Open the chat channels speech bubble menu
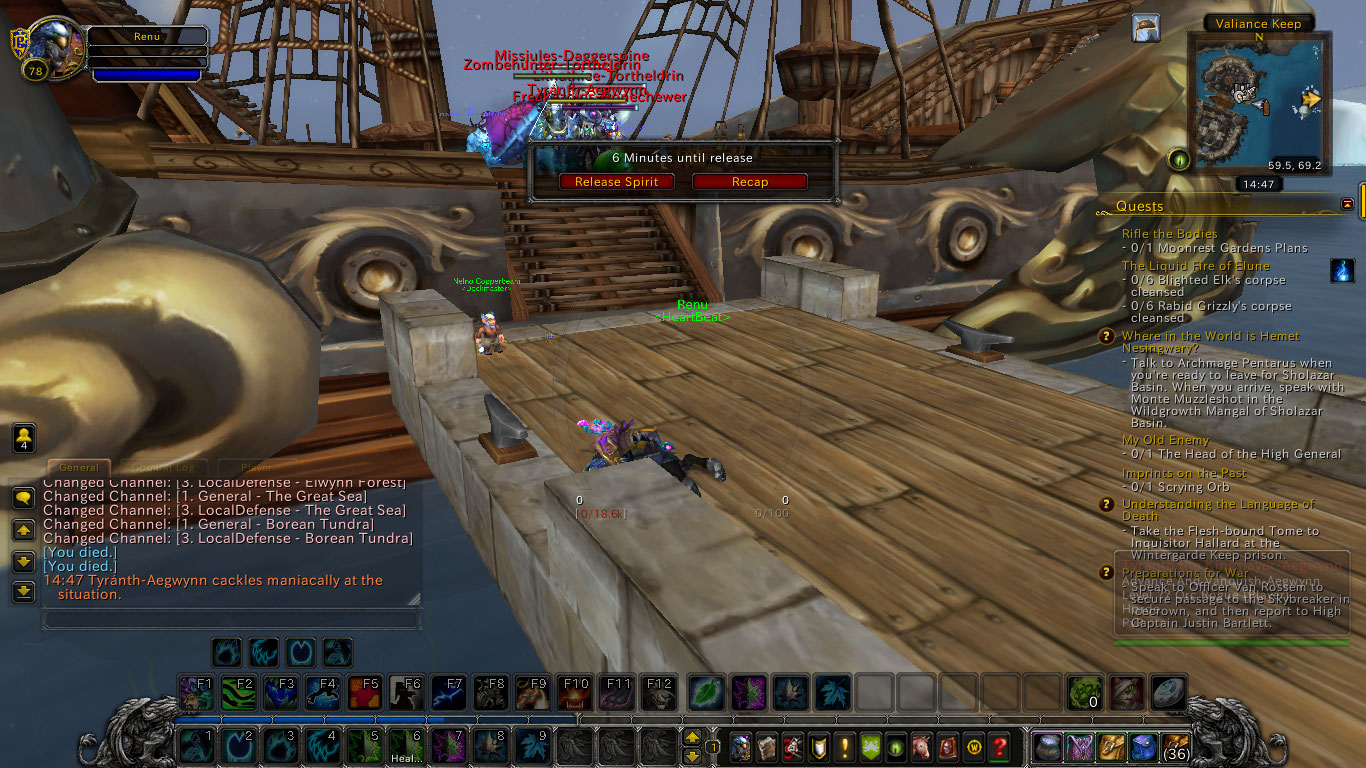Viewport: 1366px width, 768px height. point(23,498)
